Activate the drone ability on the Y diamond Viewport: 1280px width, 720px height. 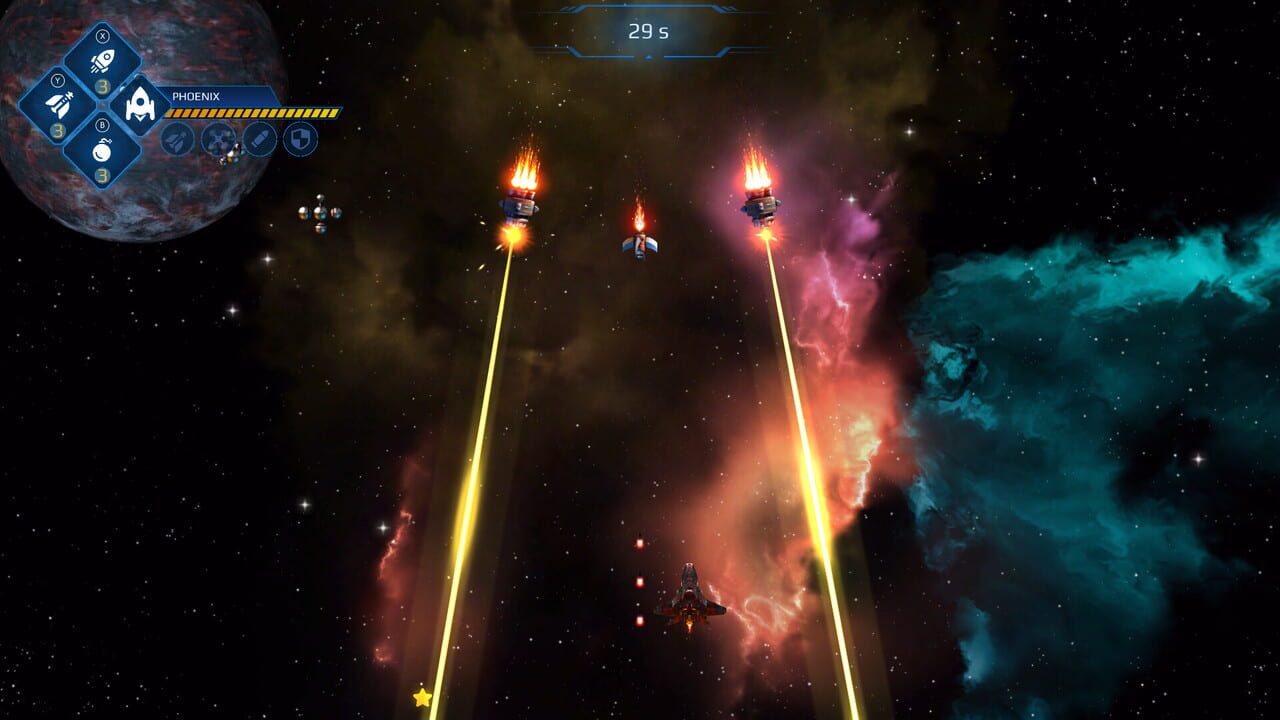coord(59,100)
